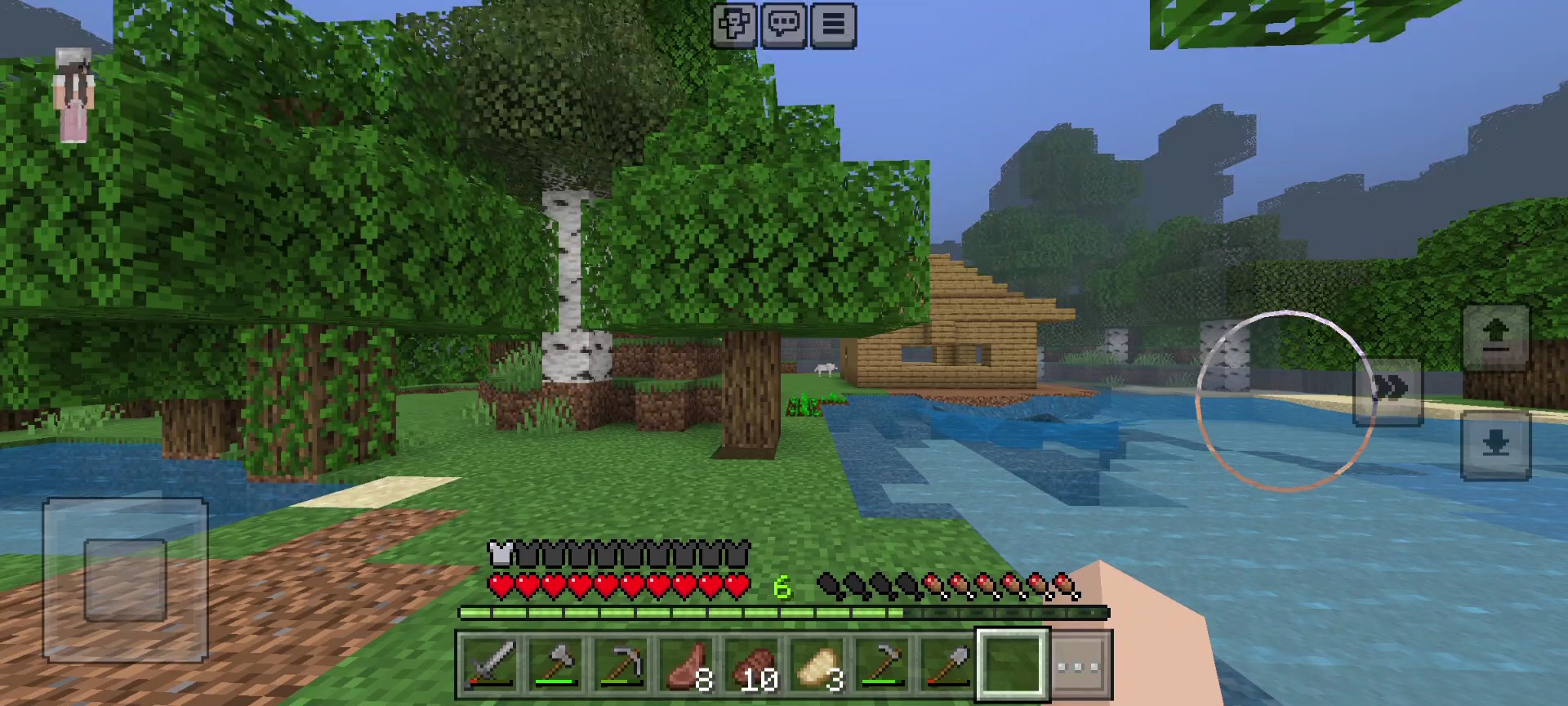
Task: Select the iron shovel hotbar slot
Action: pyautogui.click(x=947, y=665)
